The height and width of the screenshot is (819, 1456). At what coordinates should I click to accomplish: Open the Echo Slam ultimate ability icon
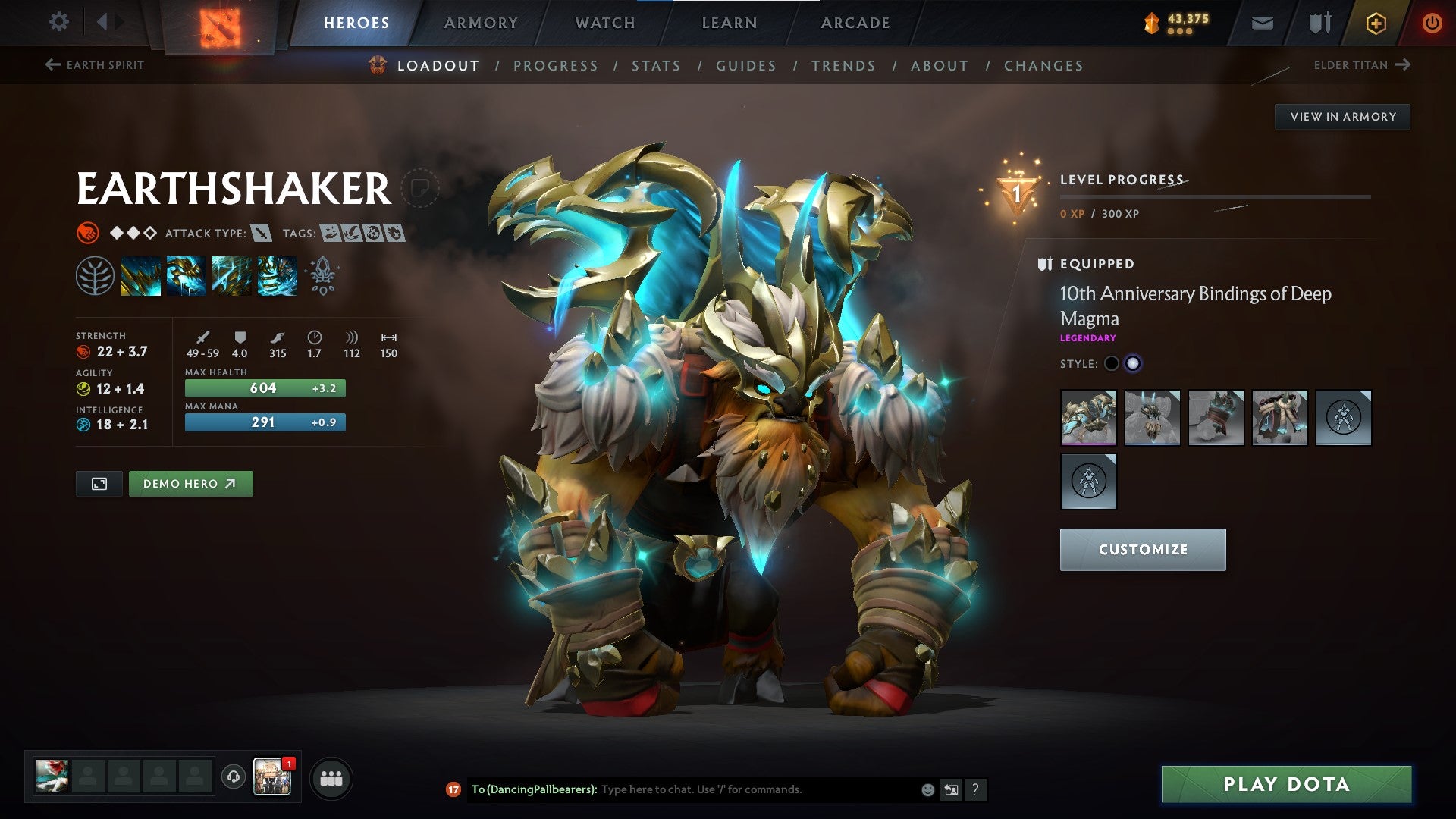coord(278,277)
